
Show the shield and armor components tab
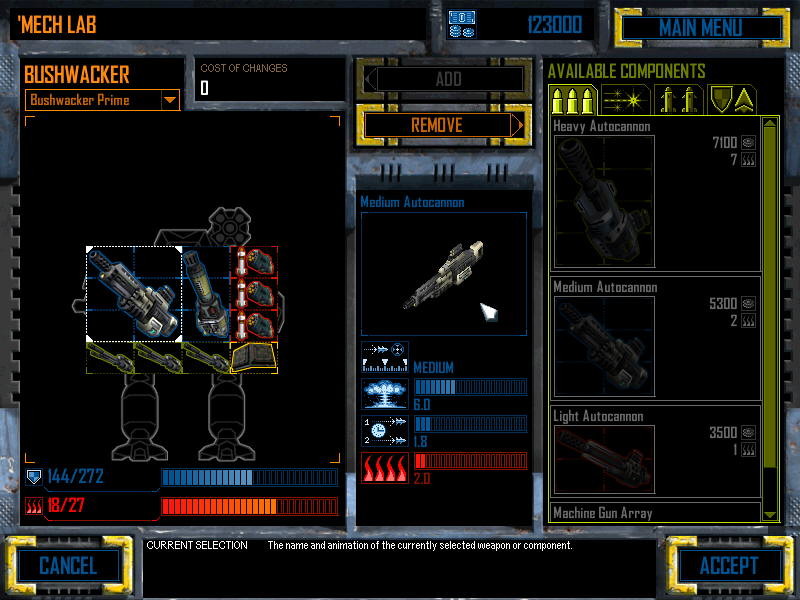(x=732, y=100)
